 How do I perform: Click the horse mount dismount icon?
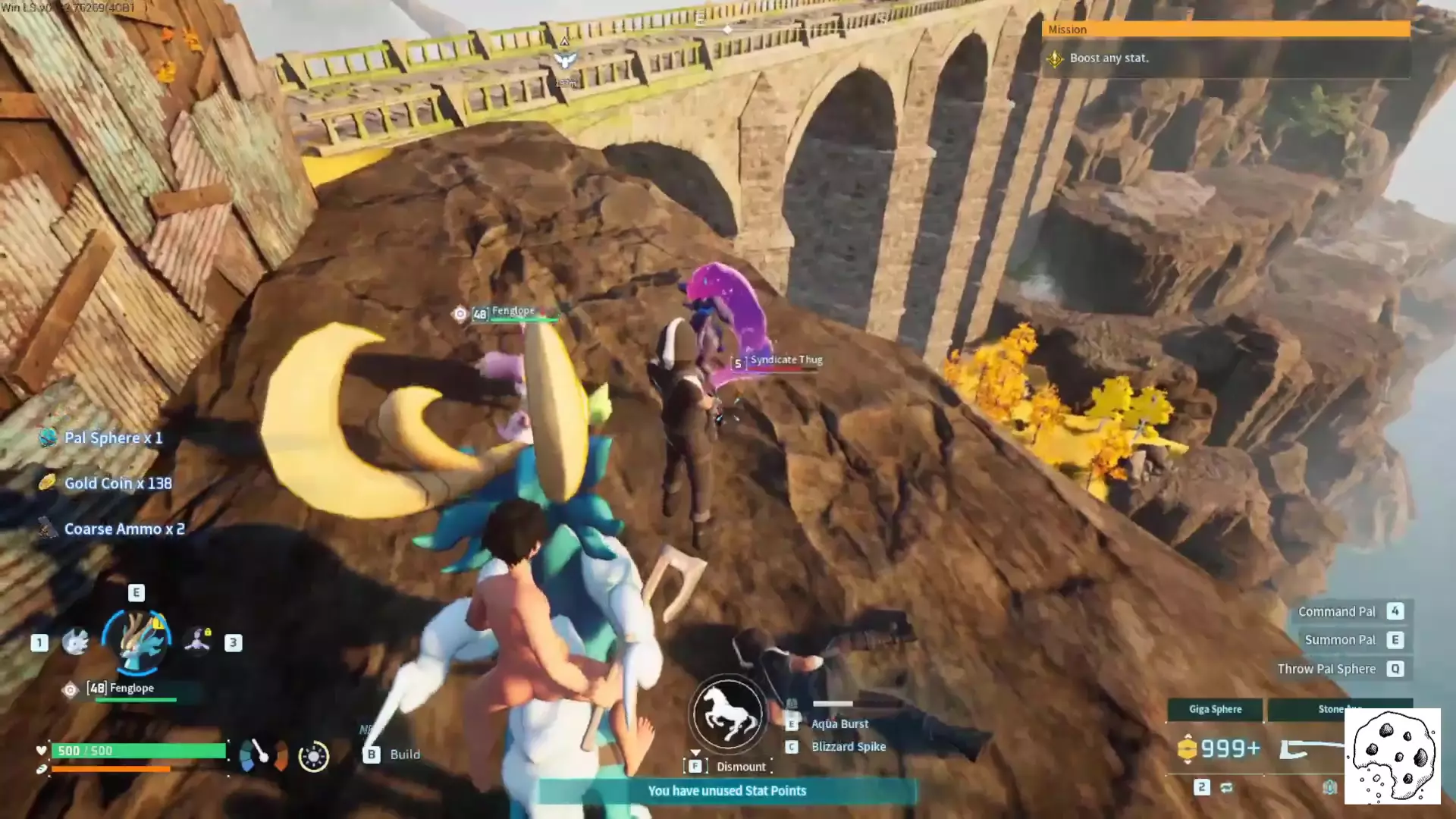pos(728,714)
